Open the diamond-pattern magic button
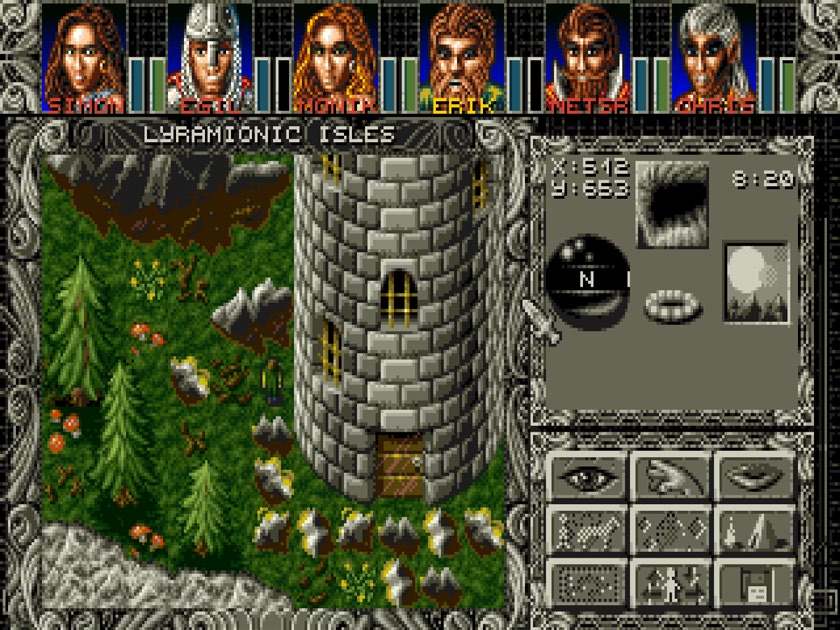Viewport: 840px width, 630px height. [672, 528]
